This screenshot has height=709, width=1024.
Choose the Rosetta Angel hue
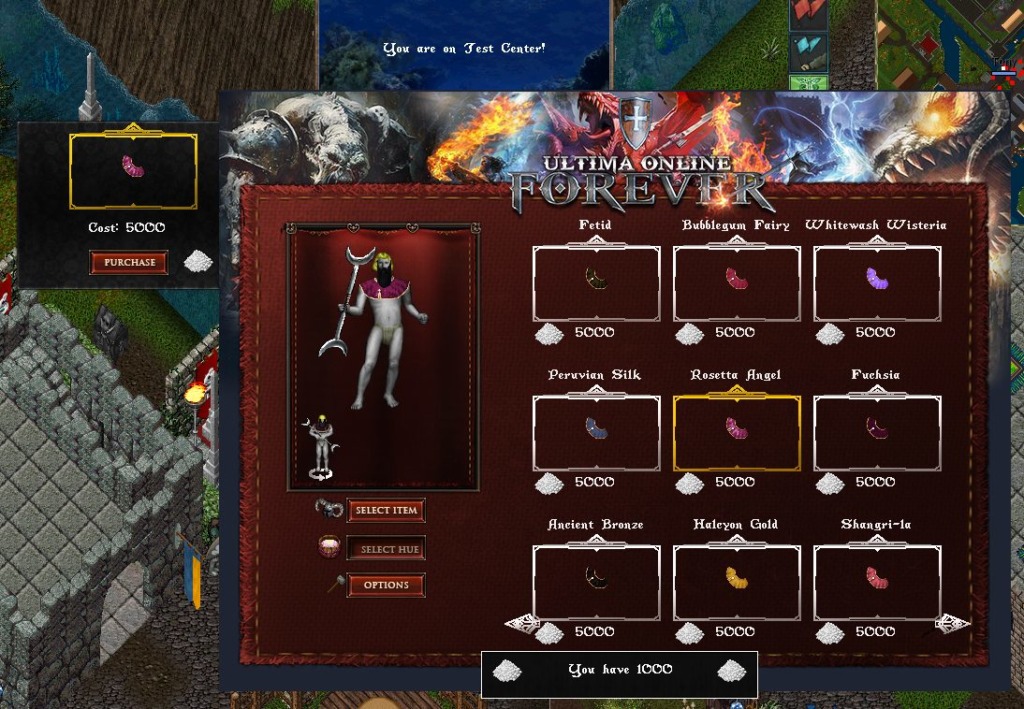tap(736, 433)
